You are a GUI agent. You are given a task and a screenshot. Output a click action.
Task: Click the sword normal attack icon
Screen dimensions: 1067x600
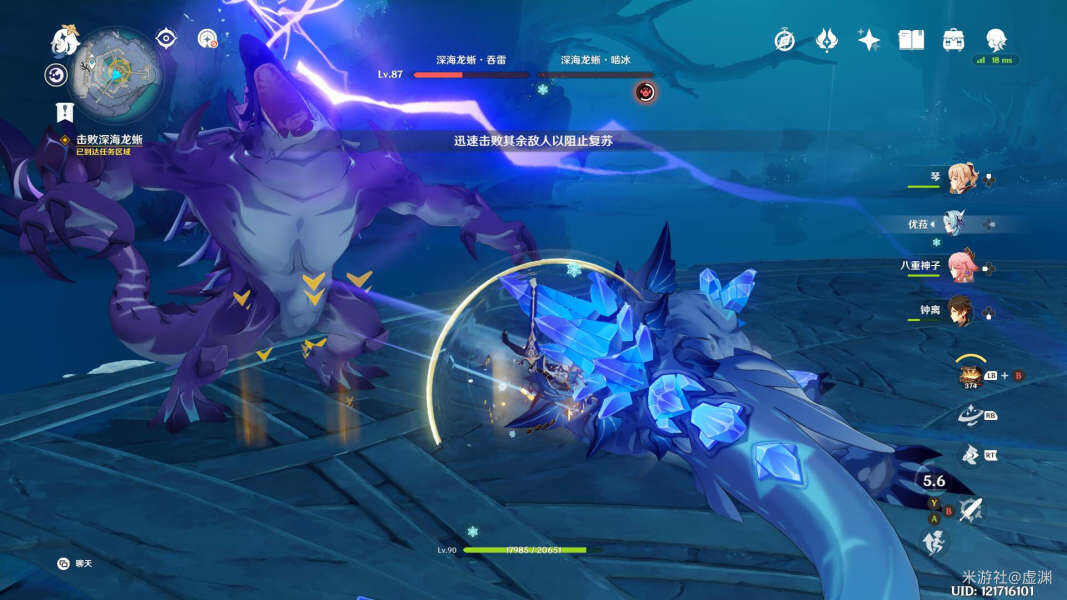[969, 510]
